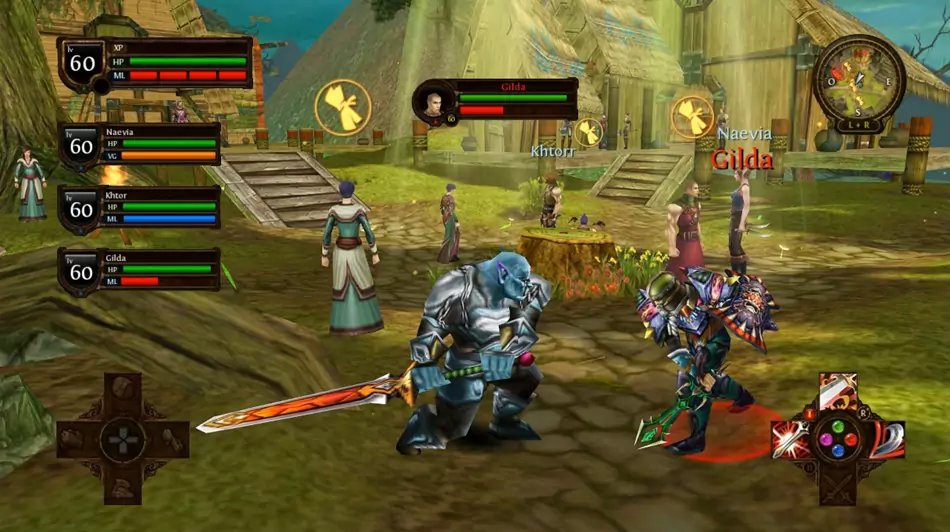Viewport: 950px width, 532px height.
Task: Select Gilda's party frame in party list
Action: click(140, 270)
